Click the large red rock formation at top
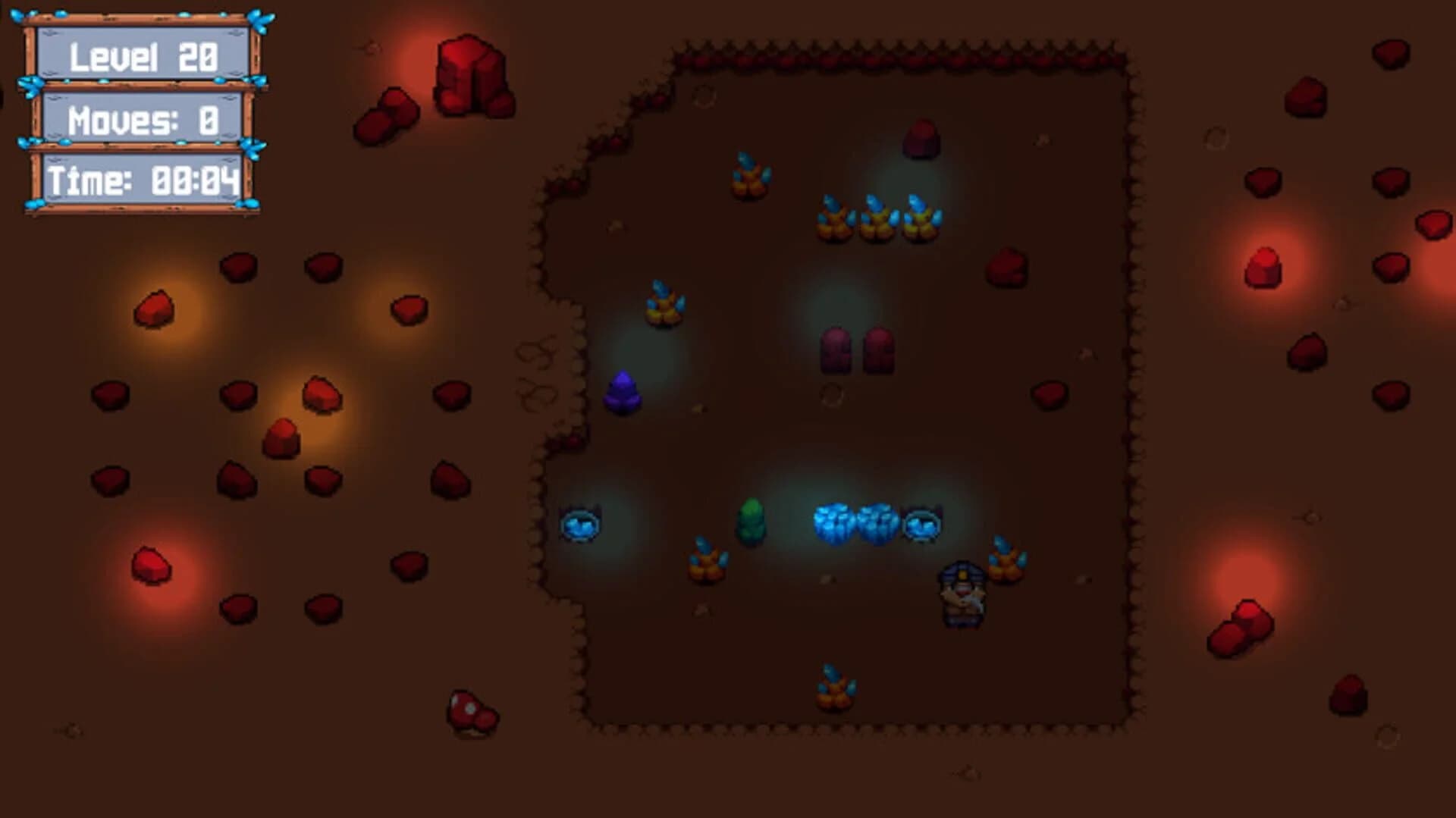The image size is (1456, 818). 470,76
